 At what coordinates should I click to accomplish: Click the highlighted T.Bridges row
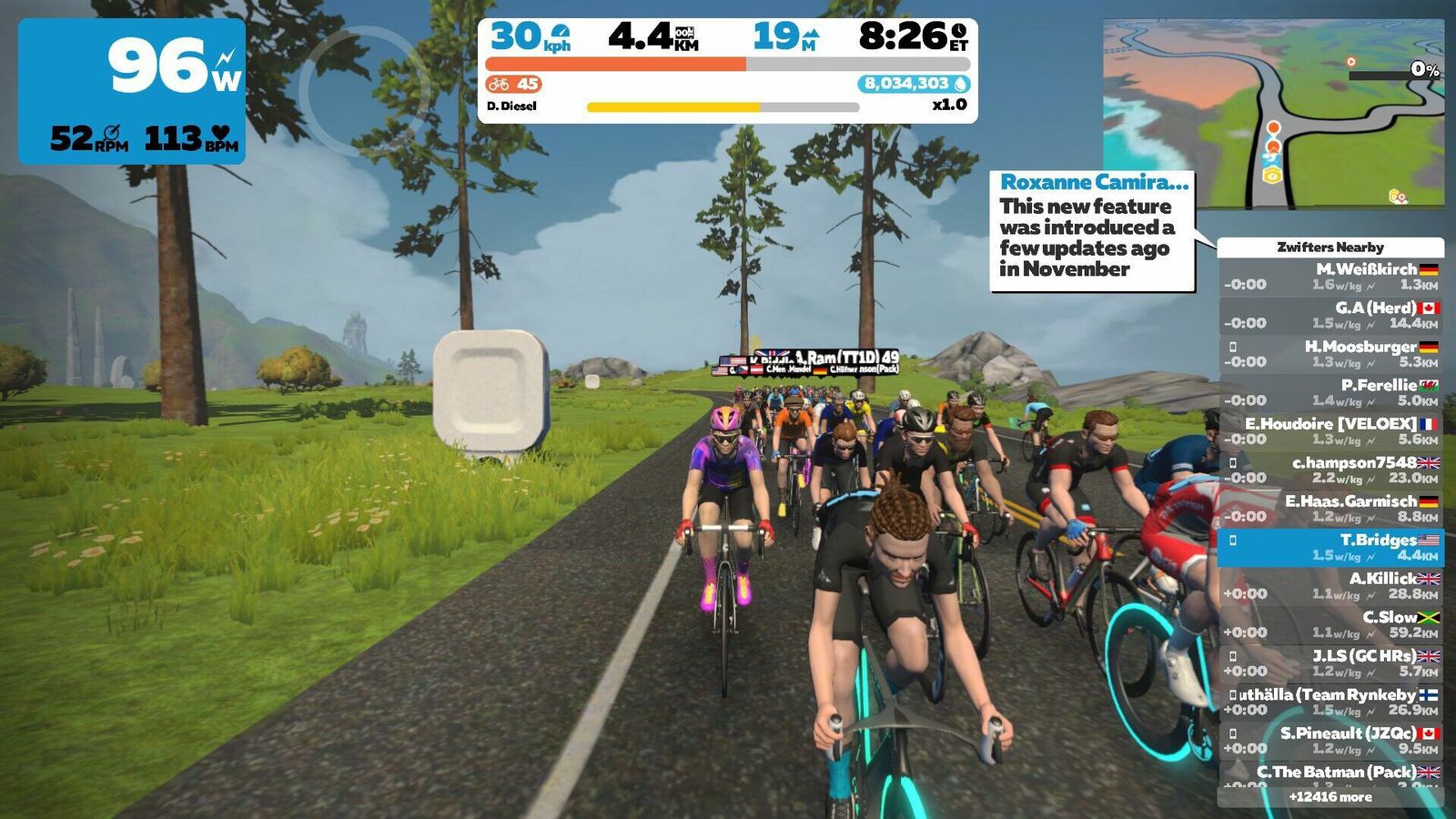pyautogui.click(x=1330, y=547)
